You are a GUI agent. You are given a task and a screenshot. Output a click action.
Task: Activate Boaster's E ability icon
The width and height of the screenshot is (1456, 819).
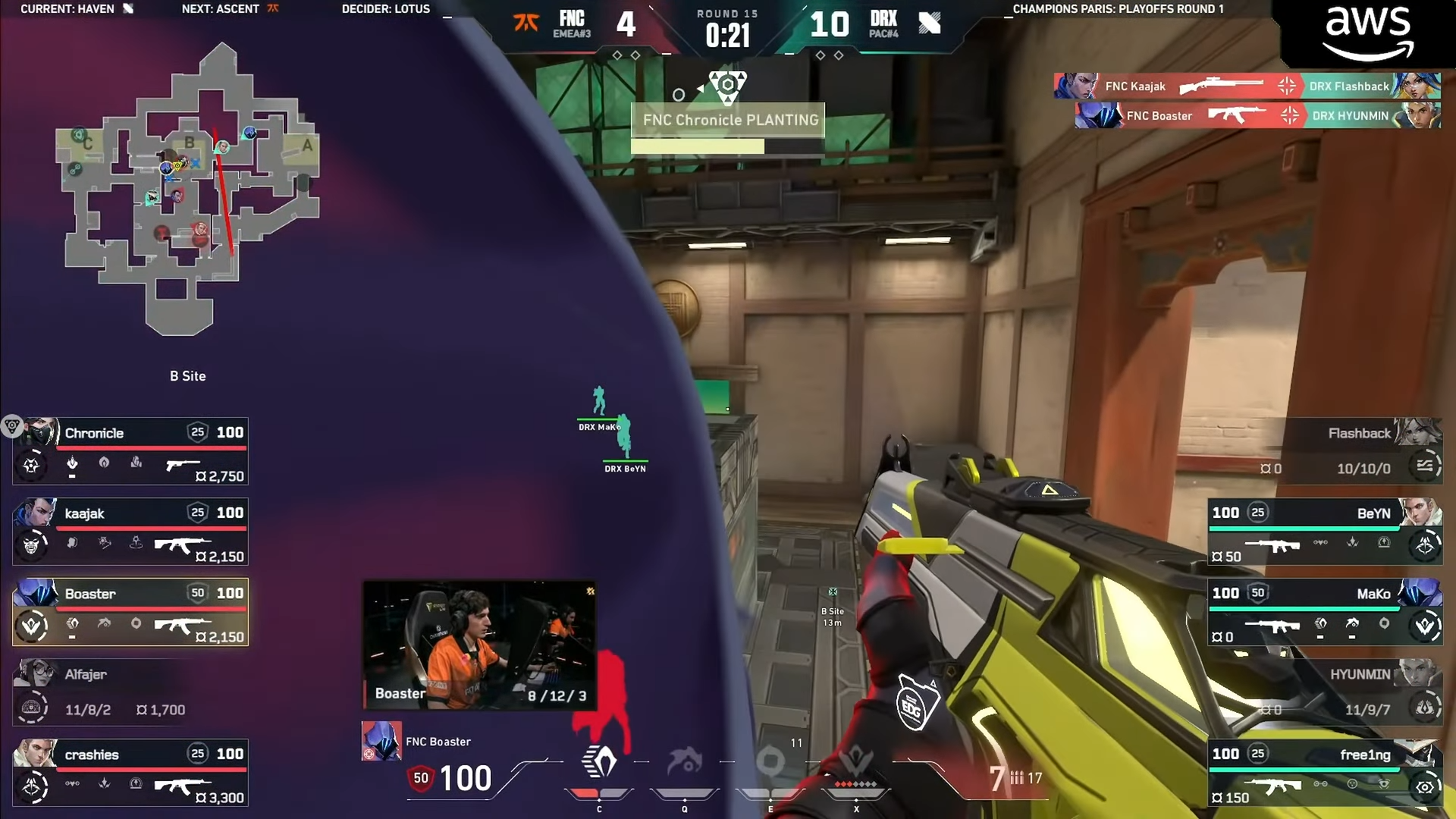(x=770, y=763)
